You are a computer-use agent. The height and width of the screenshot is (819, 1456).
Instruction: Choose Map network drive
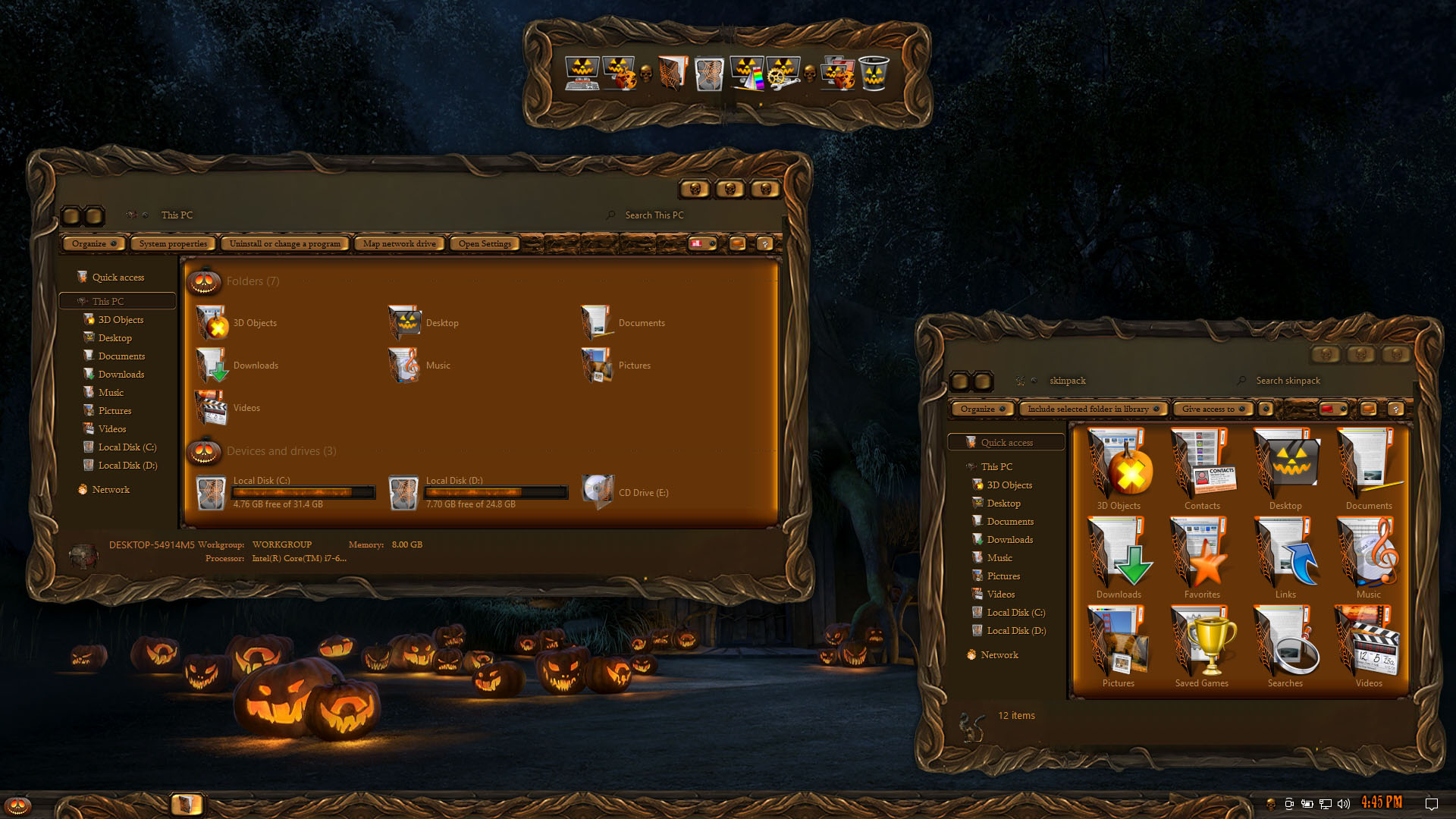399,243
